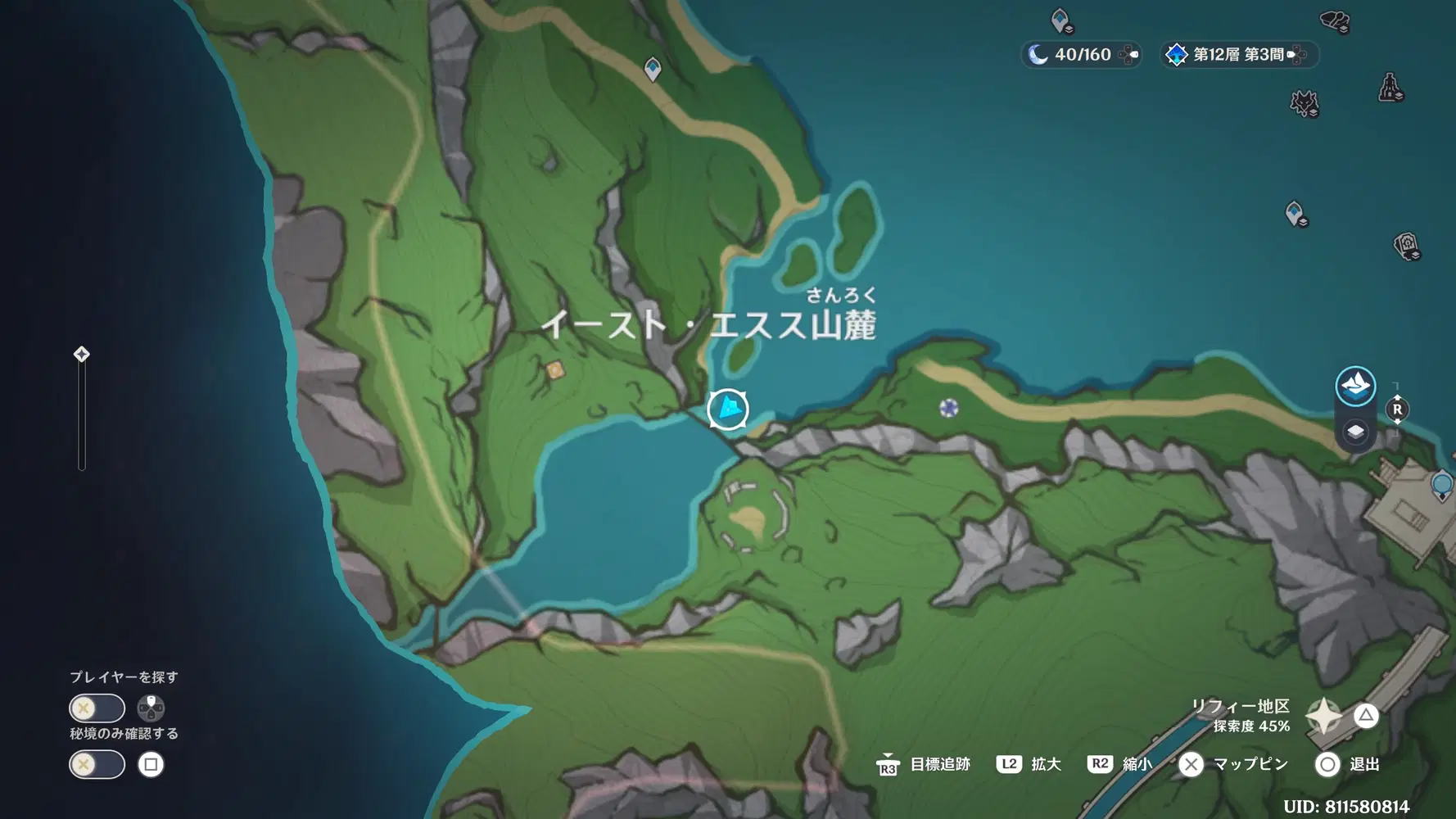Click the compass icon near the exploration percentage
Viewport: 1456px width, 819px height.
tap(1324, 716)
